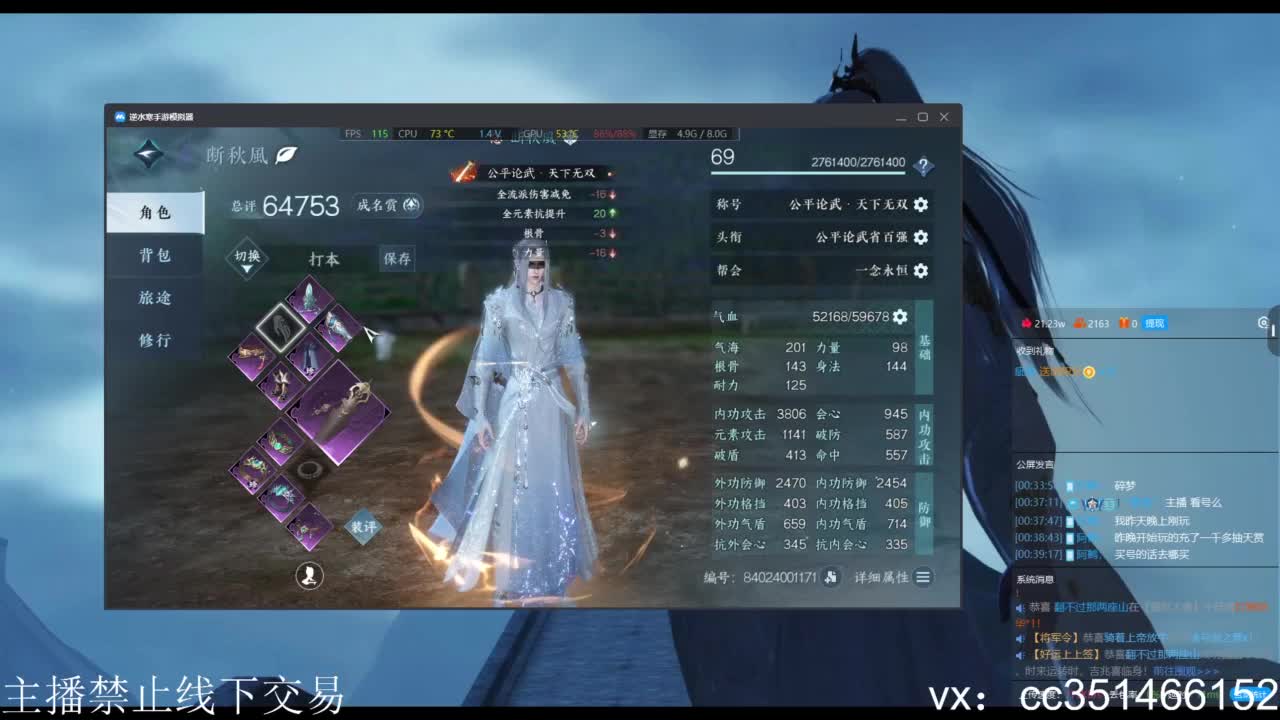Expand the 切换 dropdown arrow
This screenshot has width=1280, height=720.
tap(246, 267)
